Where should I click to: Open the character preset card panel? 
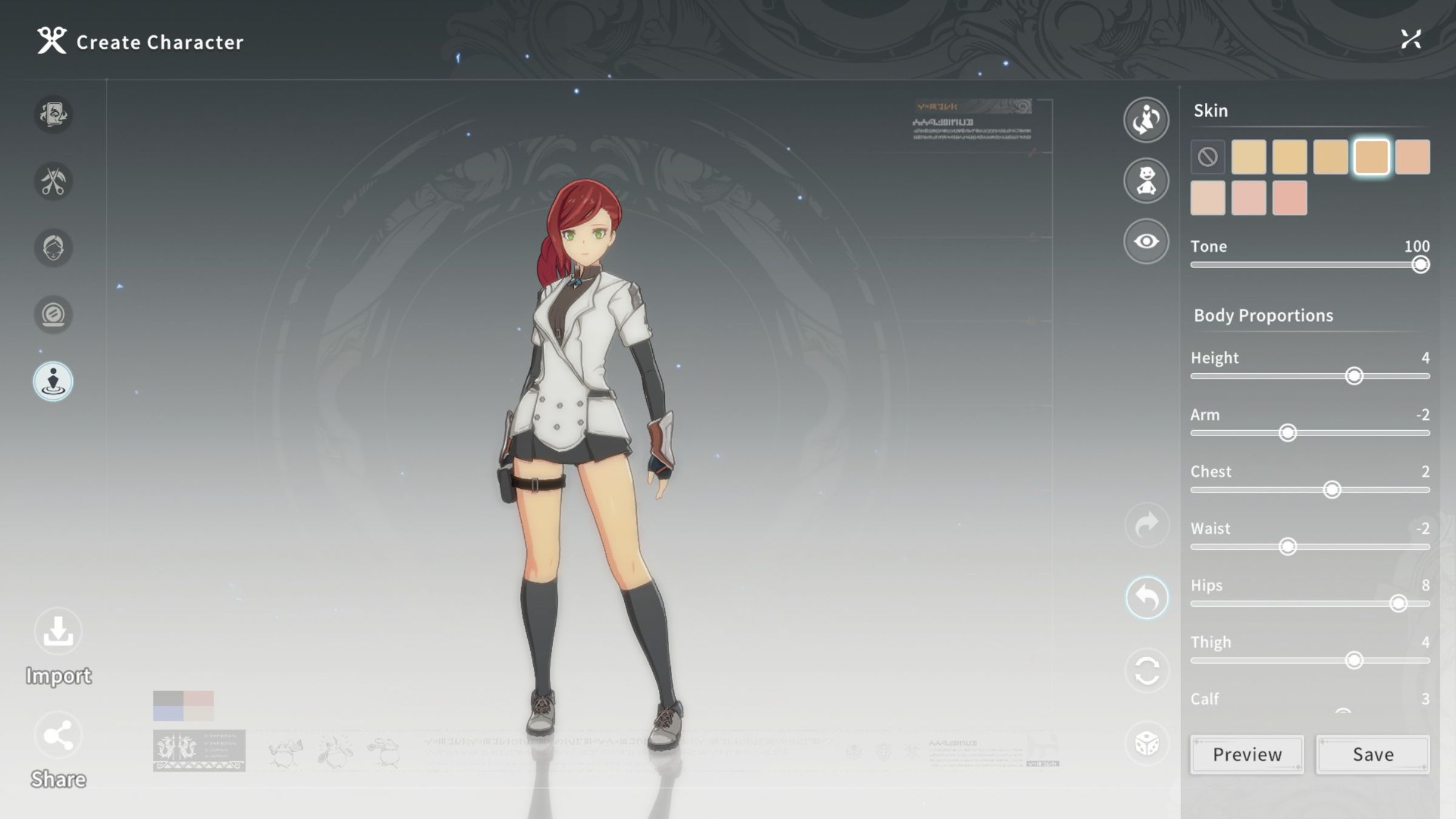coord(53,115)
